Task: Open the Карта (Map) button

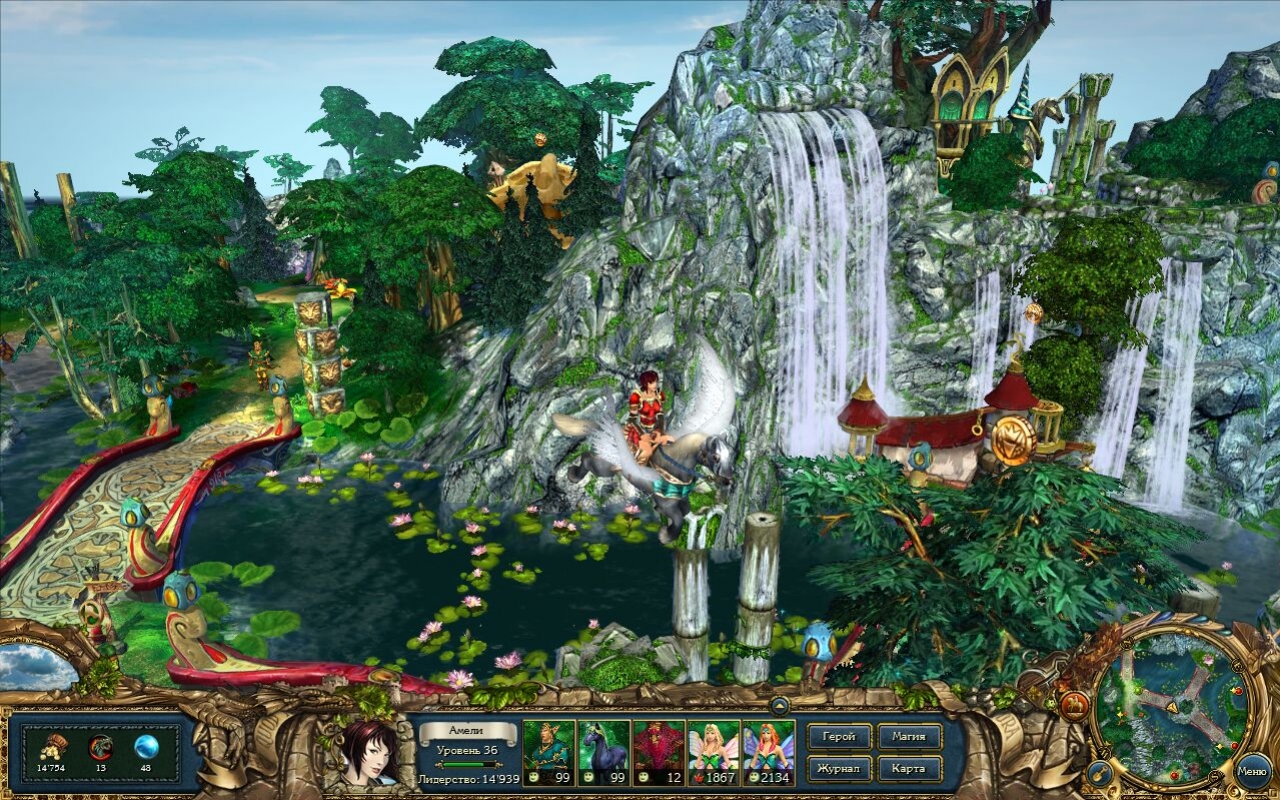Action: pyautogui.click(x=910, y=769)
